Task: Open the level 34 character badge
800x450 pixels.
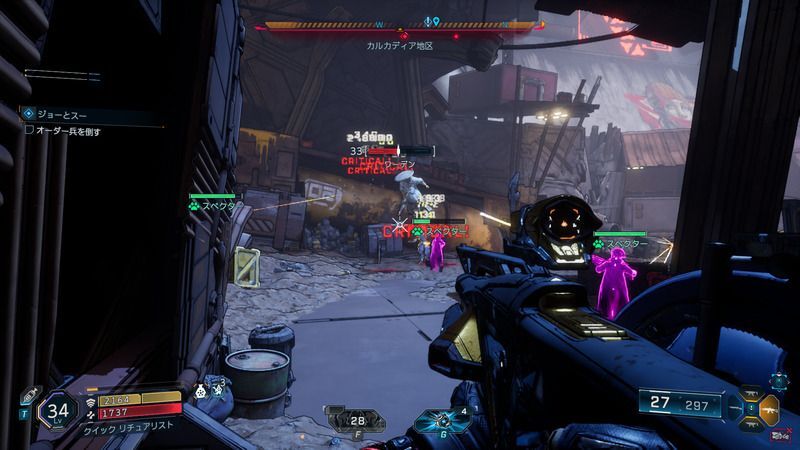Action: [x=58, y=409]
